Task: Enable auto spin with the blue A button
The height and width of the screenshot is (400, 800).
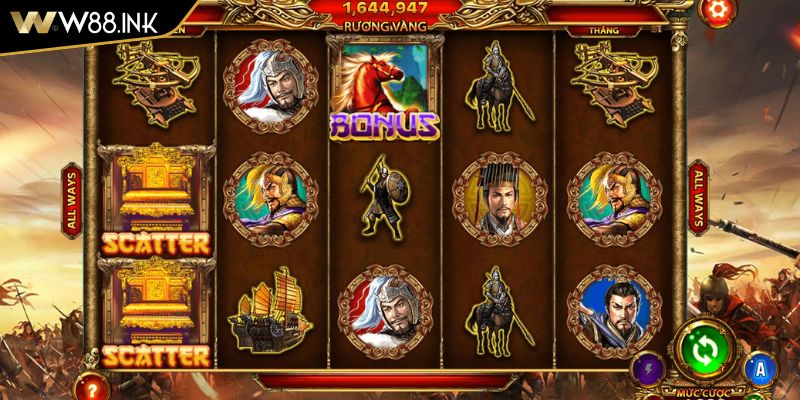Action: coord(762,369)
